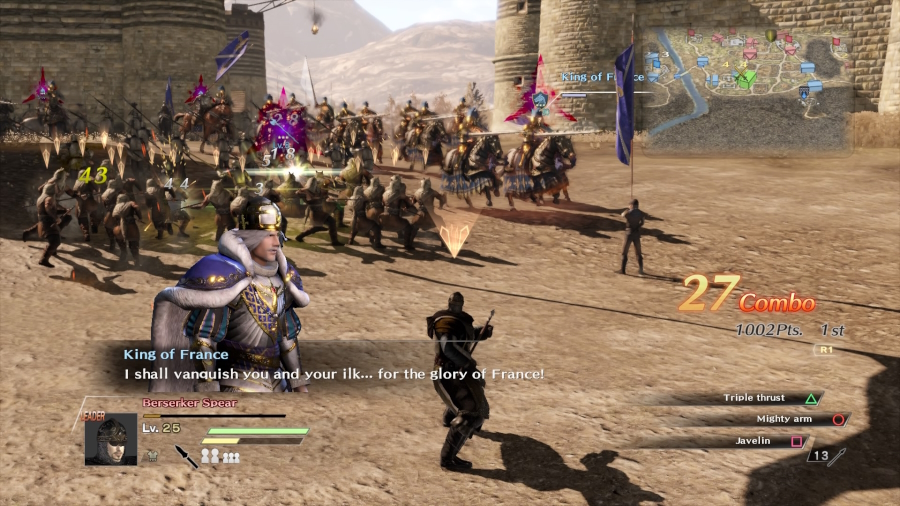Select the green player marker on minimap
The width and height of the screenshot is (900, 506).
point(744,79)
